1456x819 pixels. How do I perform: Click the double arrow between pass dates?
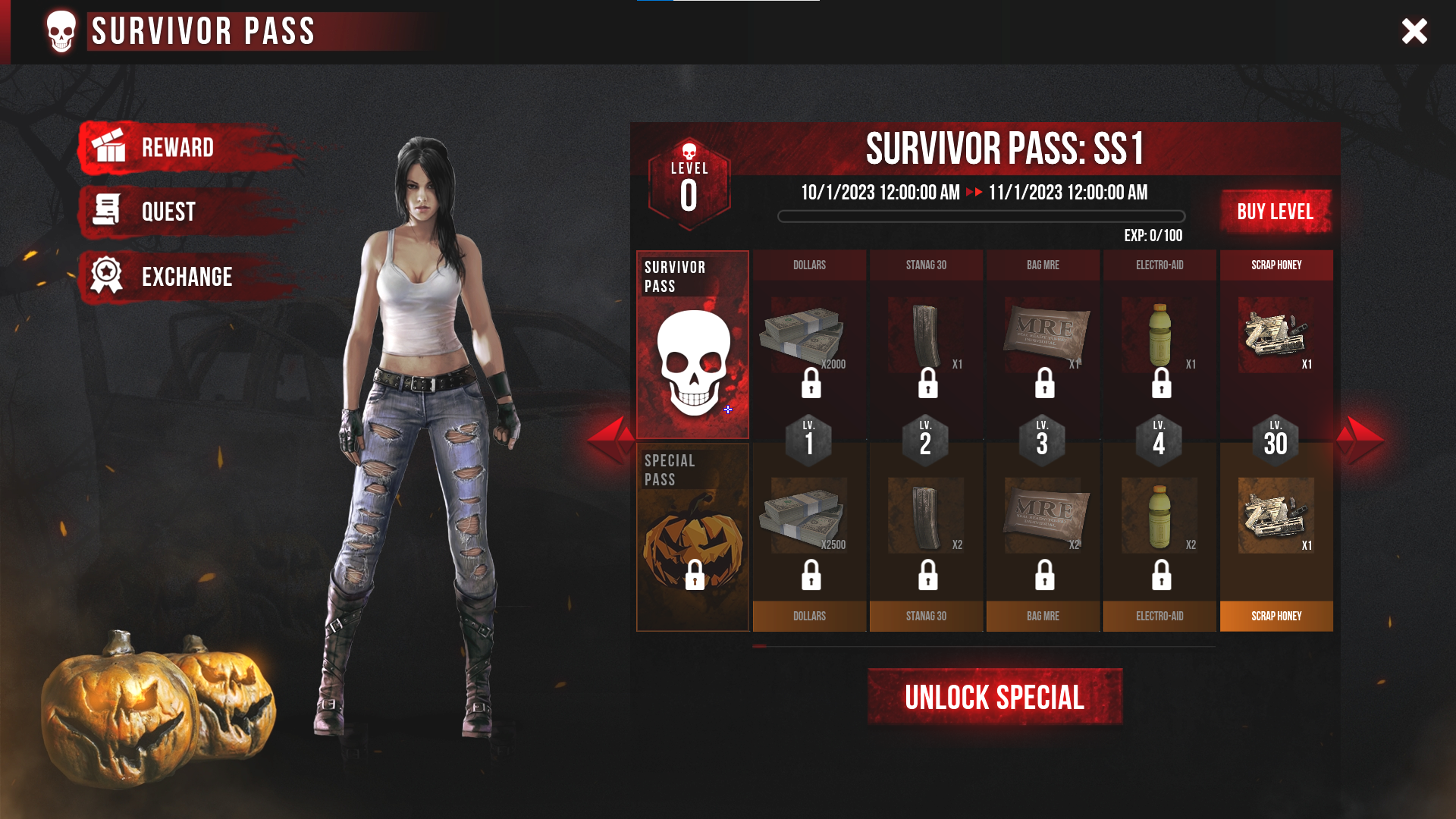(973, 193)
